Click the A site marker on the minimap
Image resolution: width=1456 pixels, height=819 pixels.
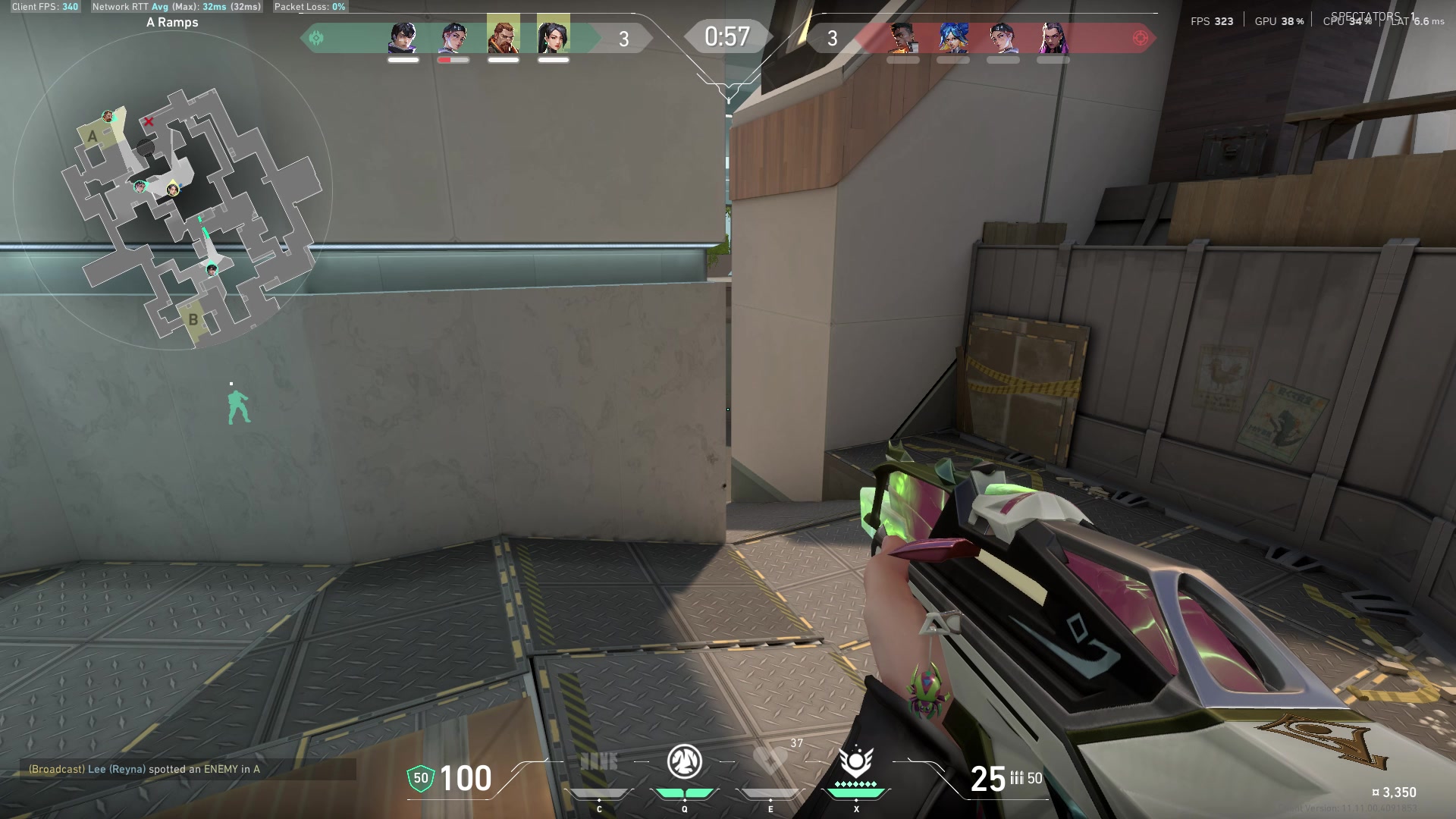point(93,136)
